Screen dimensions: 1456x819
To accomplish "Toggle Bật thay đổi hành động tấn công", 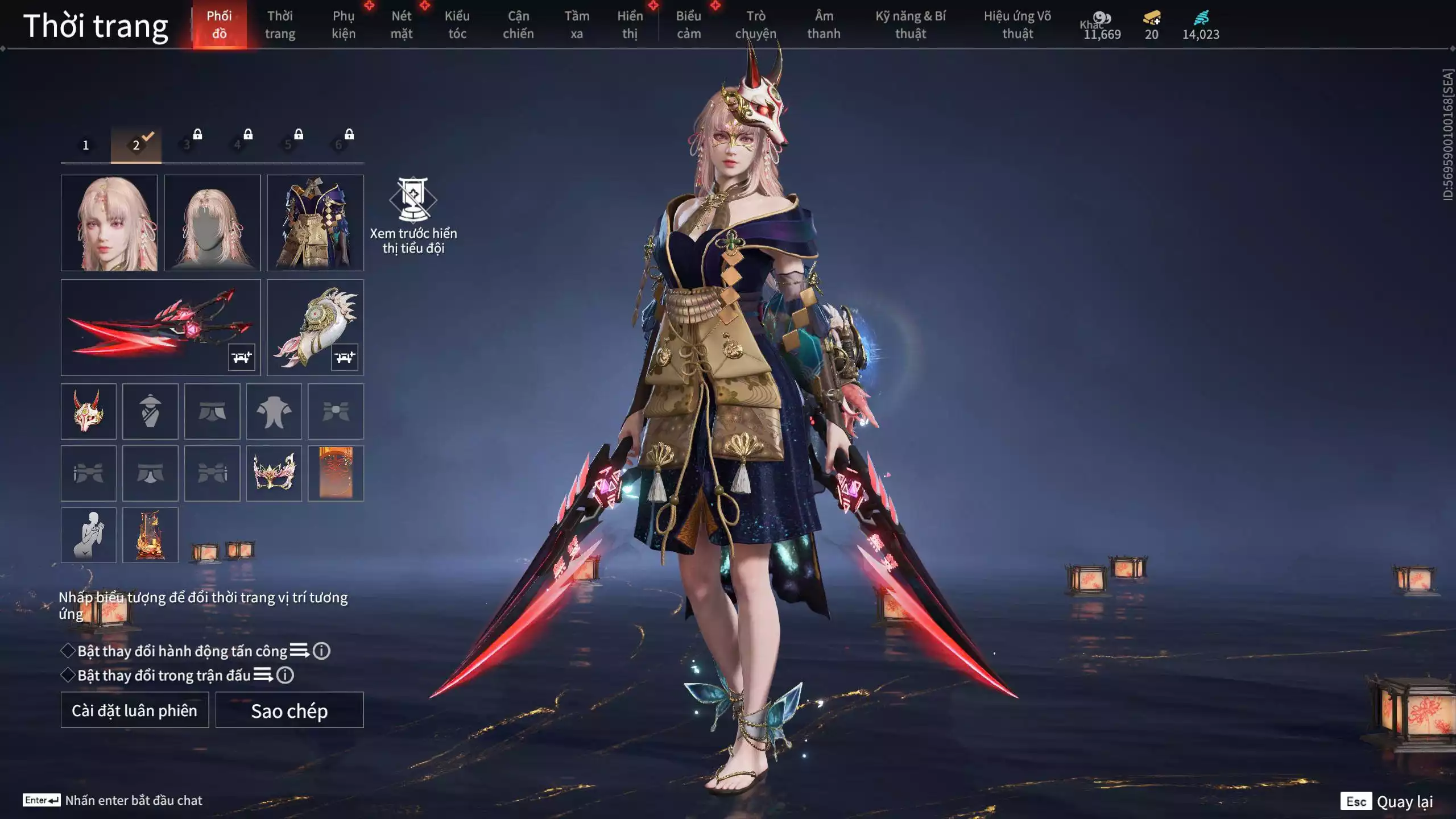I will click(68, 651).
